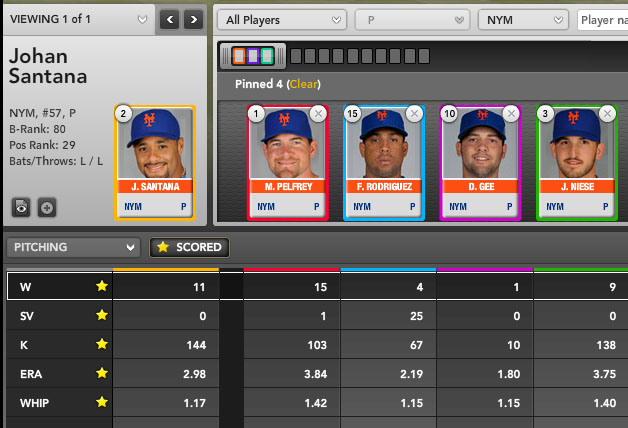Go to the next viewed player

pos(193,19)
